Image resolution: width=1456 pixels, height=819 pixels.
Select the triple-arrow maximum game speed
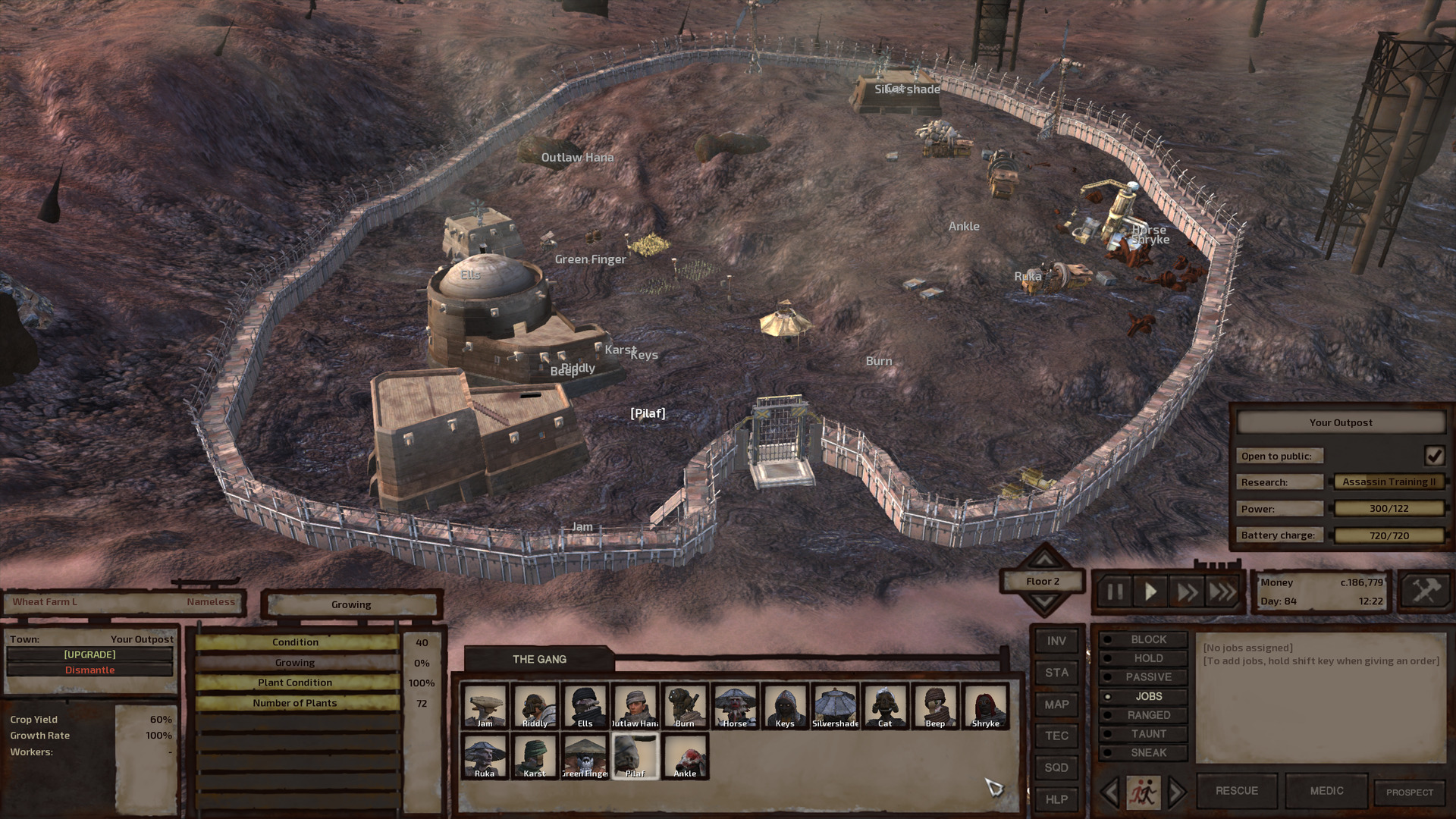[x=1222, y=592]
